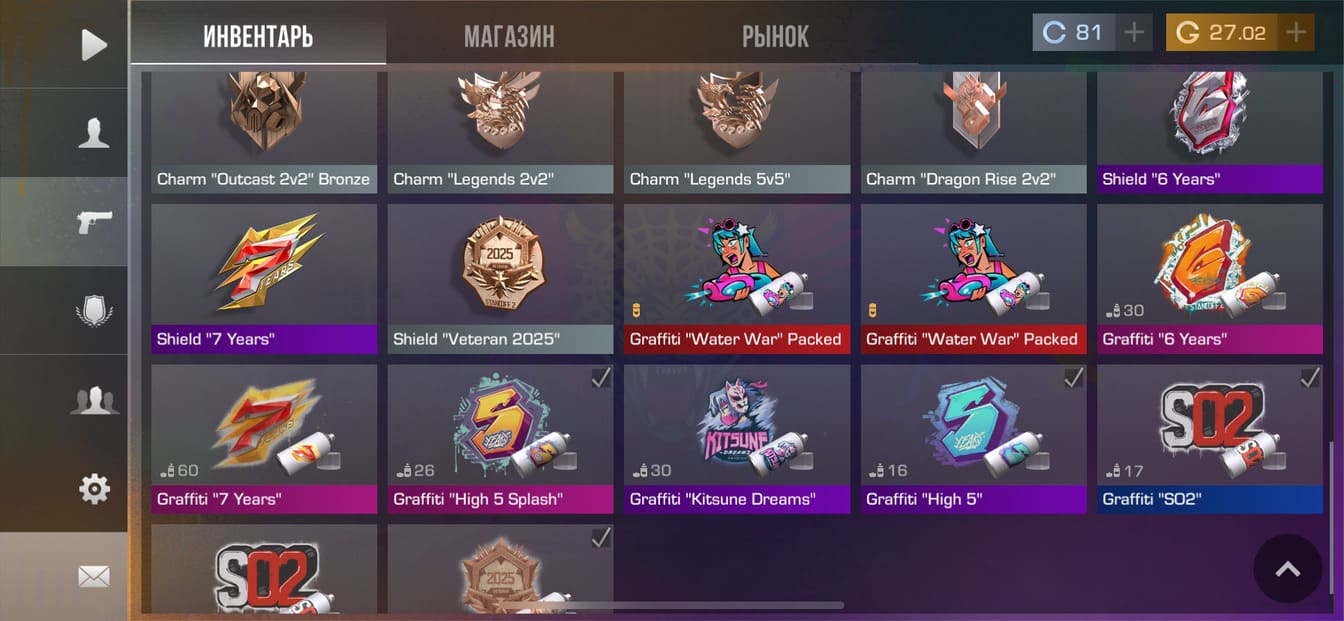This screenshot has height=621, width=1344.
Task: Select Shield "7 Years" item
Action: click(x=264, y=279)
